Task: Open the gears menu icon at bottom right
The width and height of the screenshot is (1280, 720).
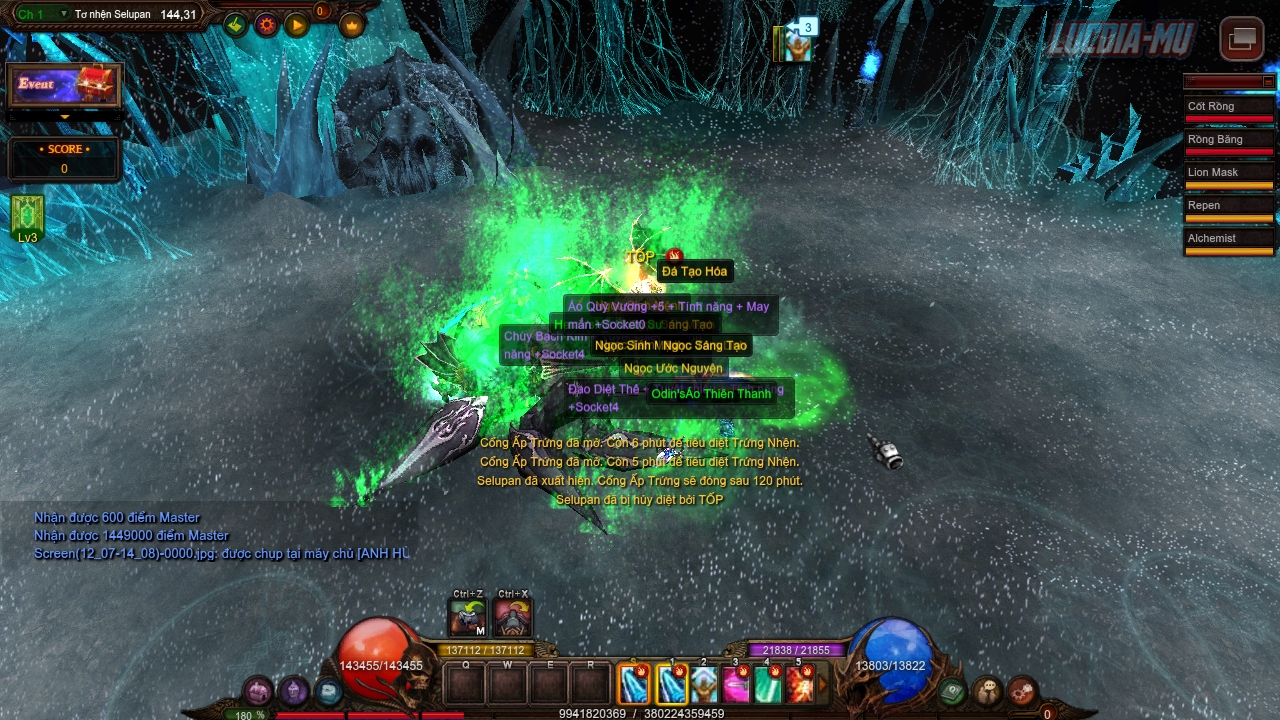Action: tap(1022, 691)
